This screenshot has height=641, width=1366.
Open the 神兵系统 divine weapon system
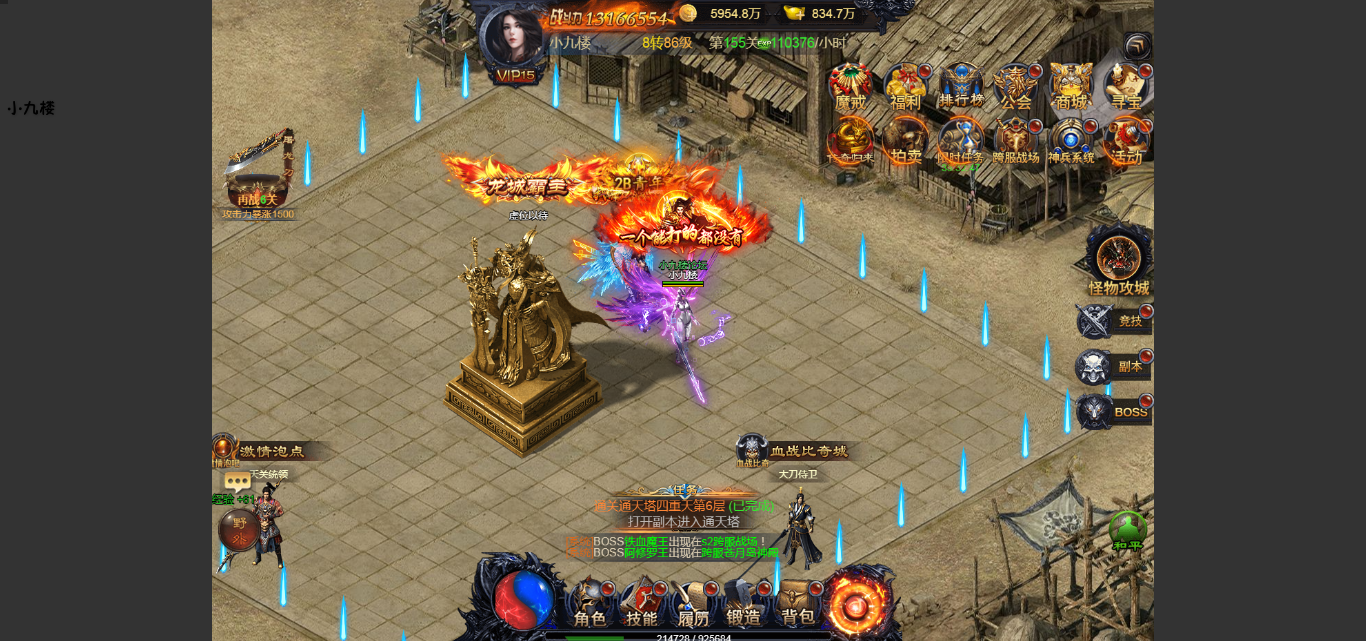(x=1071, y=142)
